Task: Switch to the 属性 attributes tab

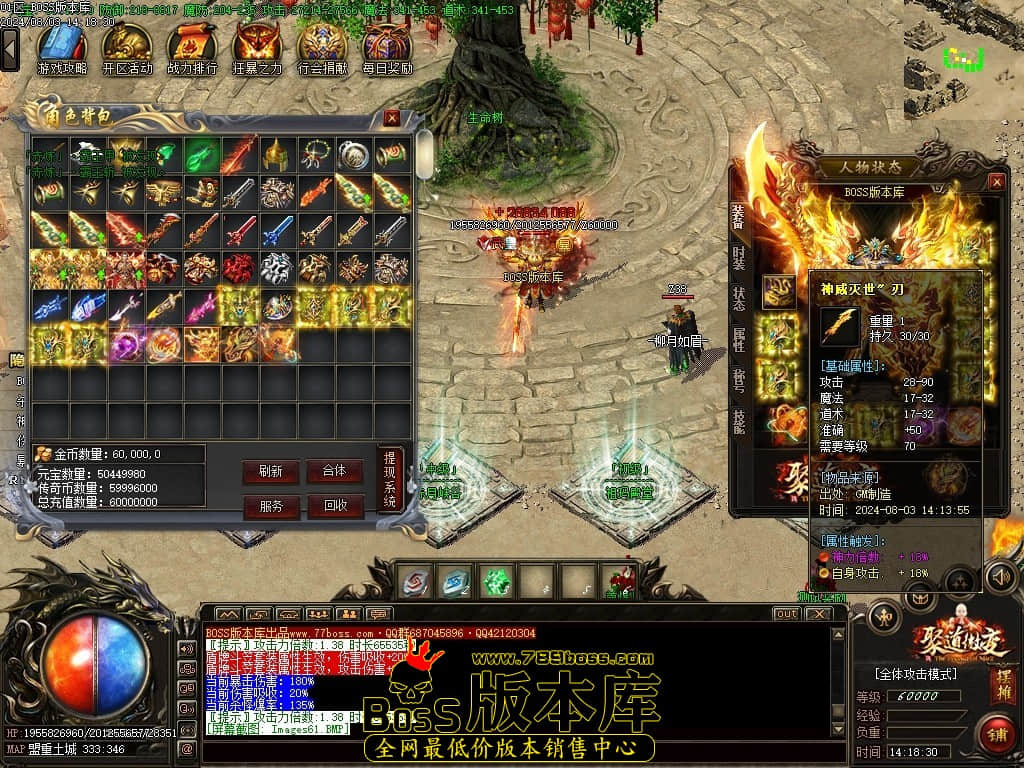Action: pyautogui.click(x=739, y=340)
